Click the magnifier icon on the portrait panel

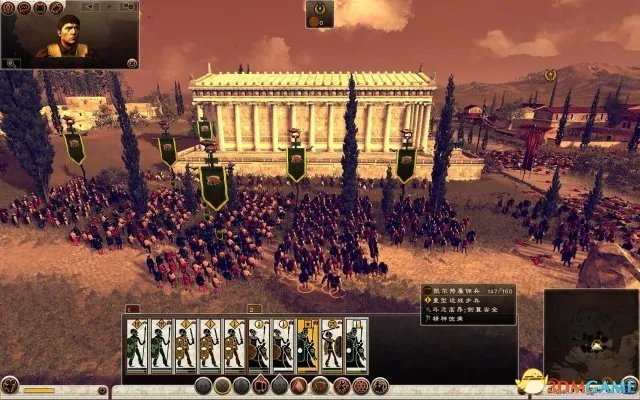pos(9,63)
